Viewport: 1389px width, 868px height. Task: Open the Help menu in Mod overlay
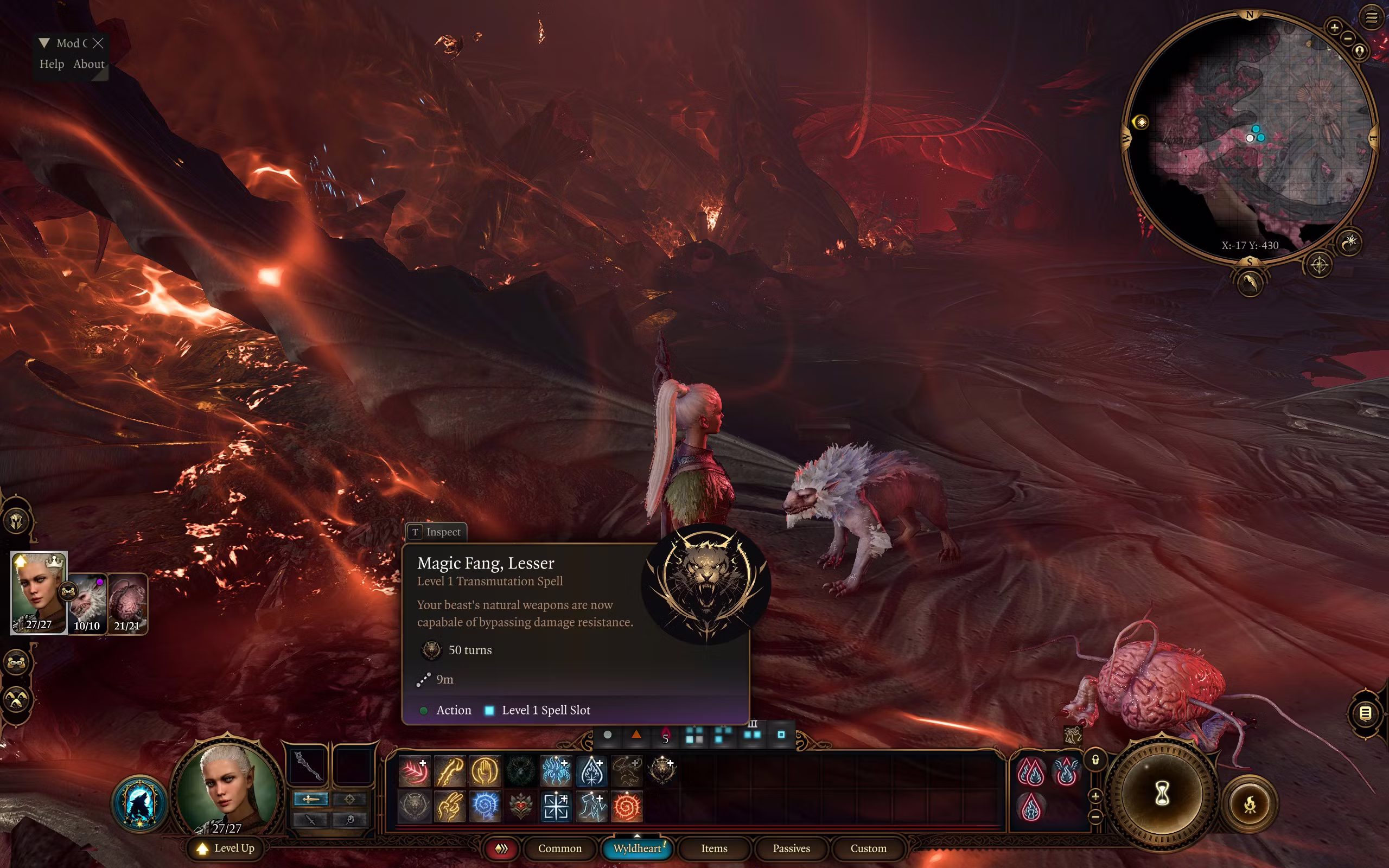(52, 63)
